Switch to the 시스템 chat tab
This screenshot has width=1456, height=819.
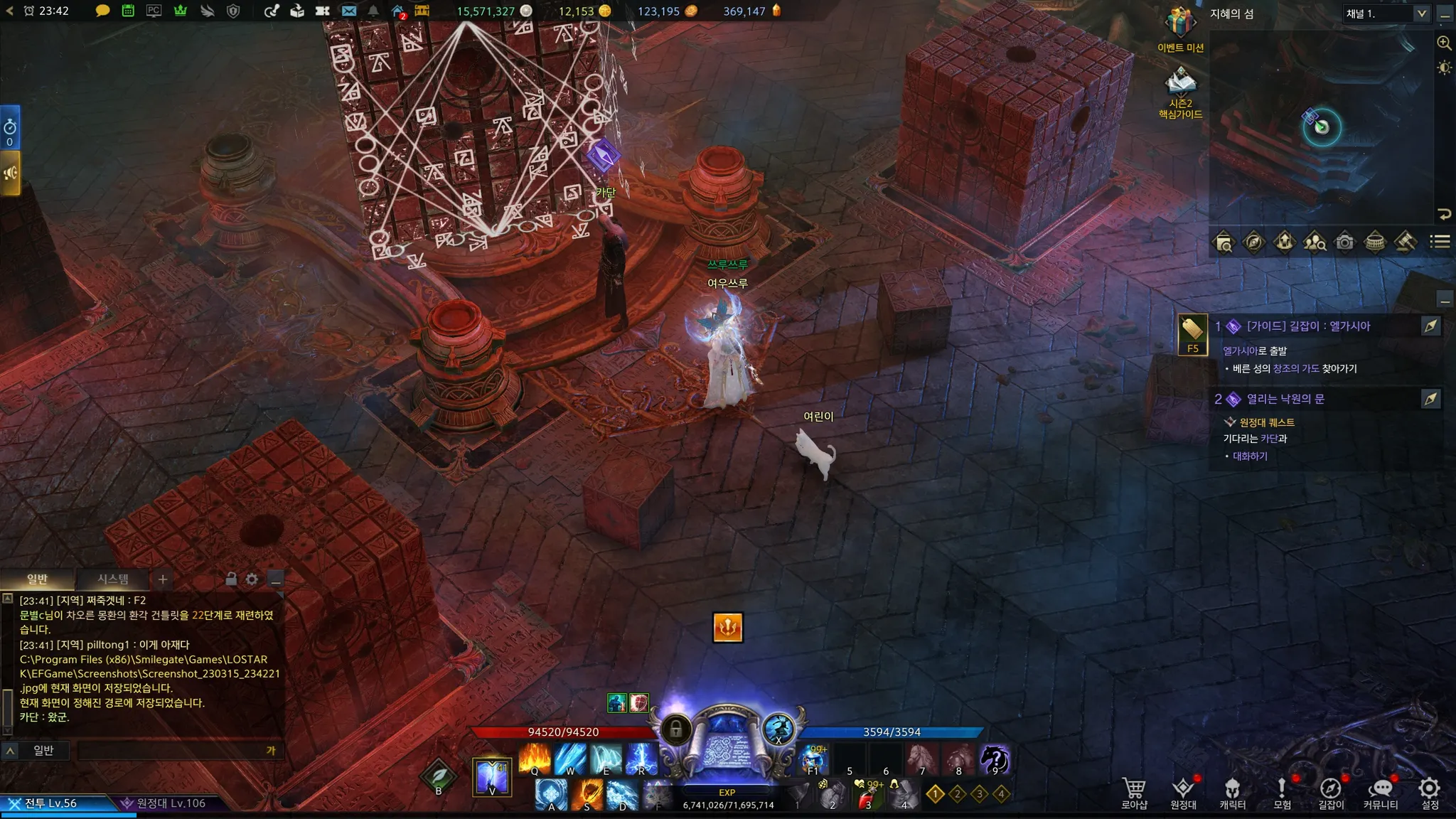click(x=113, y=579)
